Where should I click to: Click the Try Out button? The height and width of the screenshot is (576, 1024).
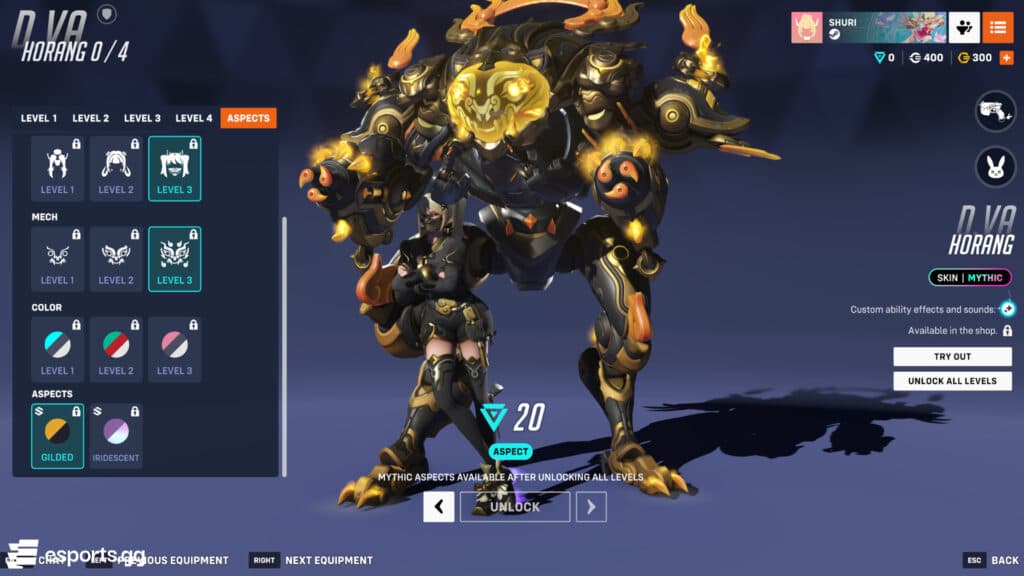(952, 357)
